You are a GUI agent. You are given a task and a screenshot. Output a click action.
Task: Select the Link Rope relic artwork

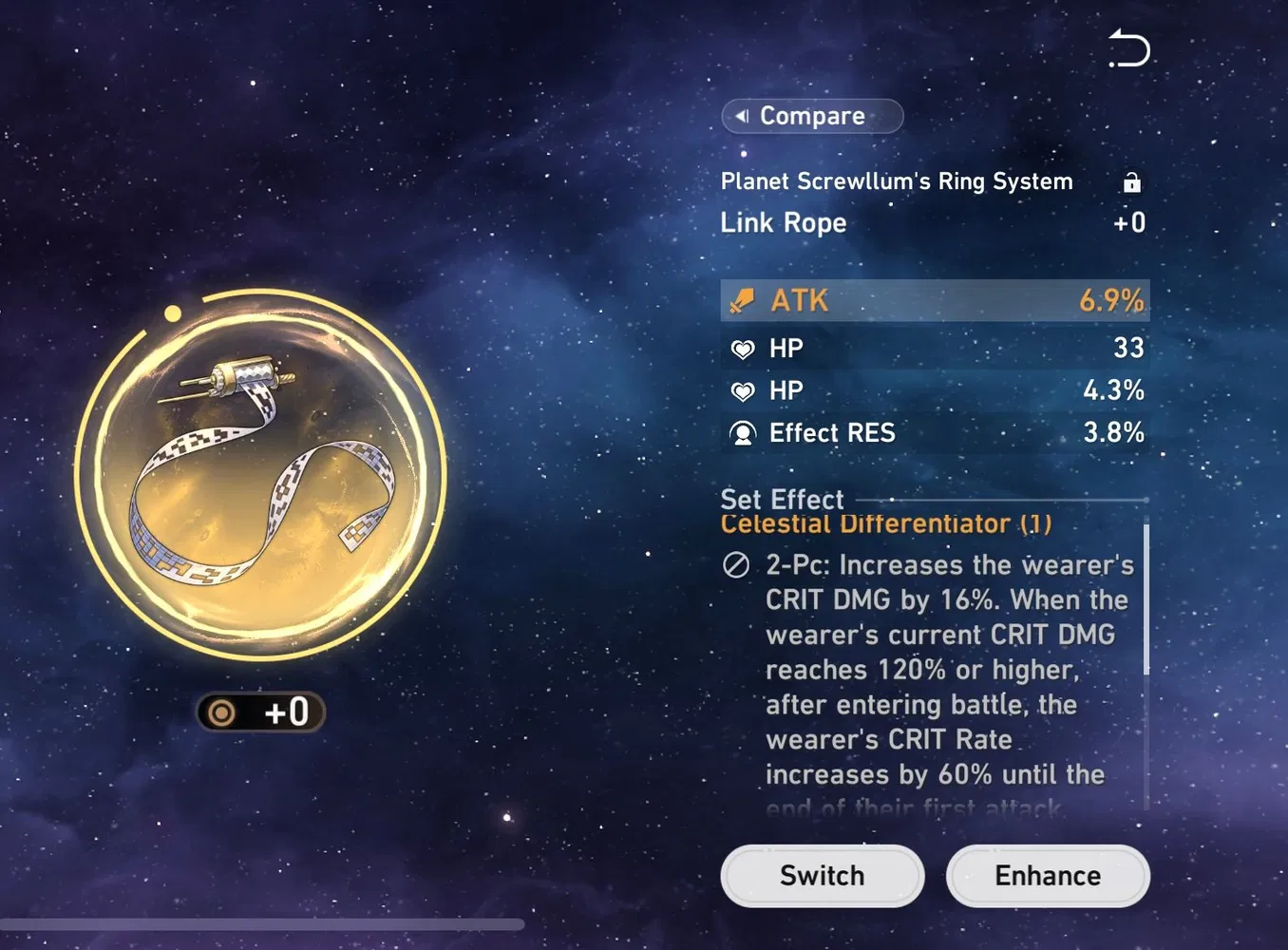(260, 474)
